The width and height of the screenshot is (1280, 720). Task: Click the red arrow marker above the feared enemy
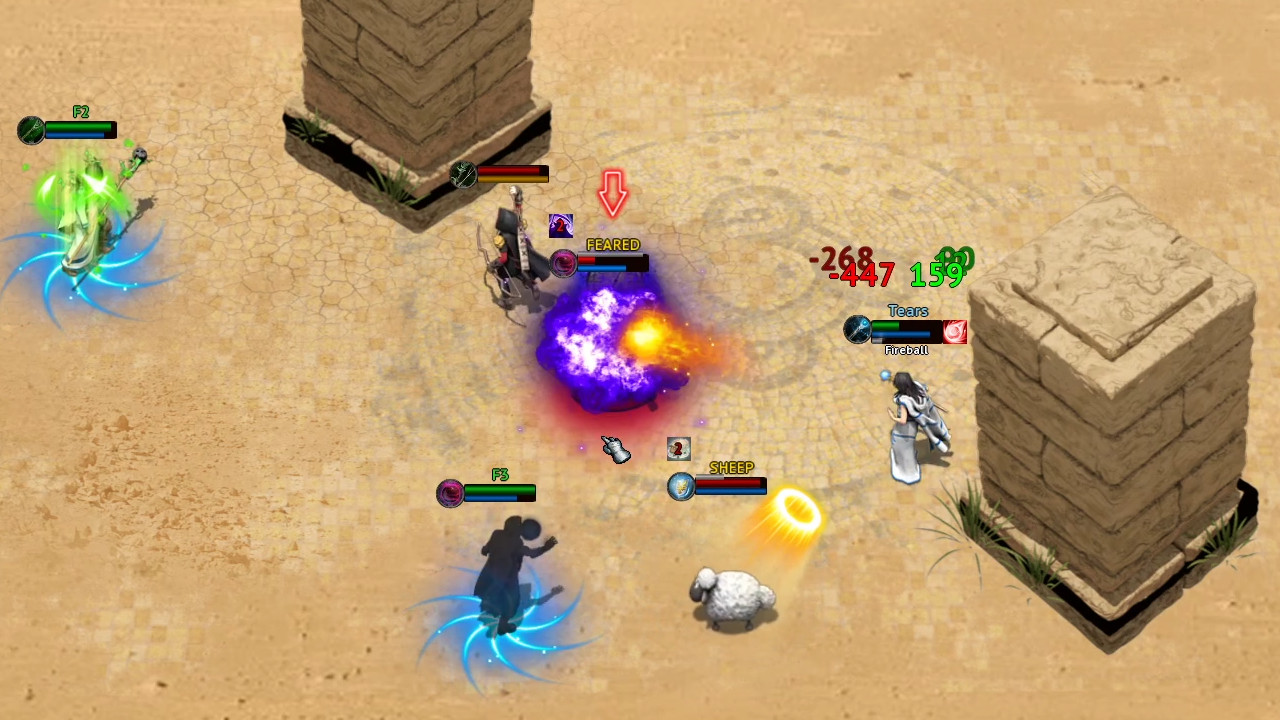tap(613, 196)
